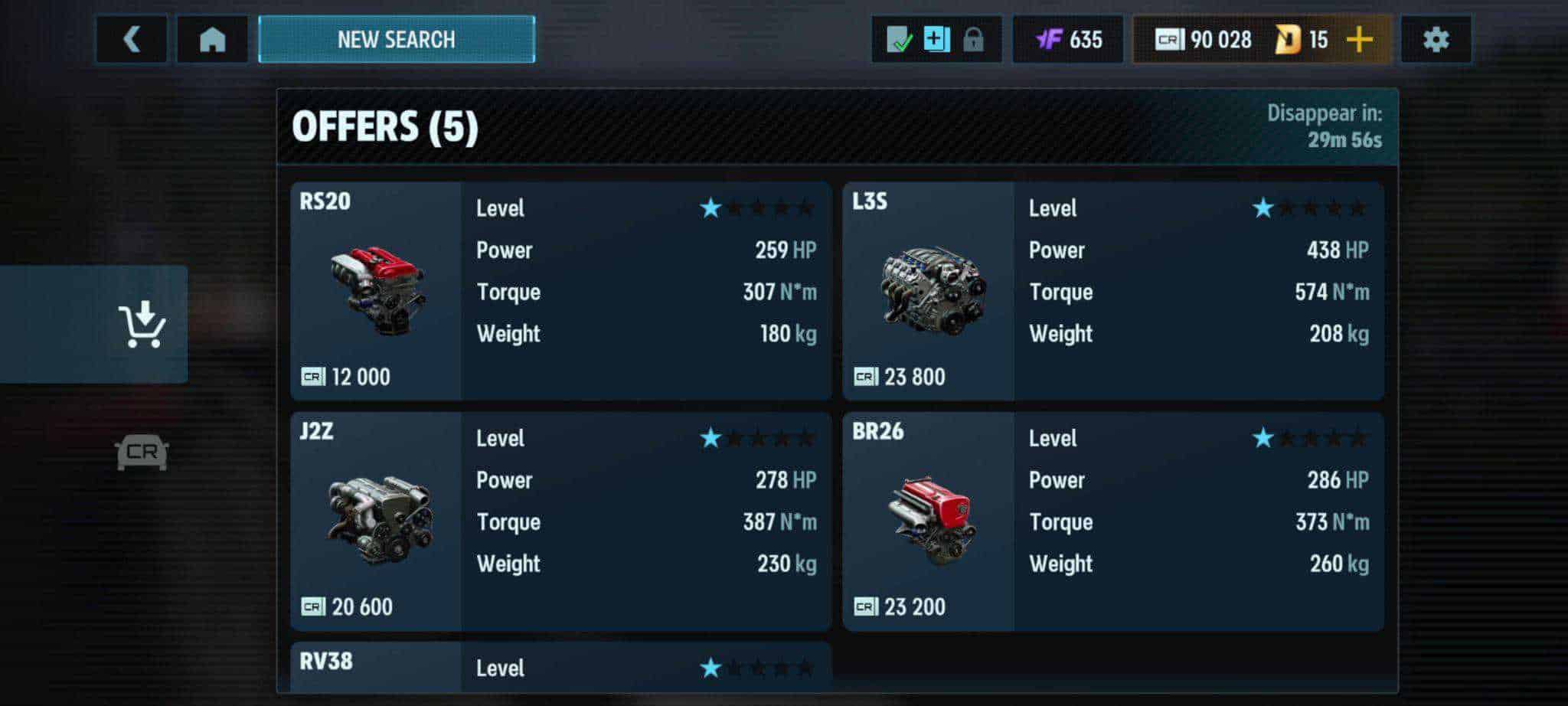
Task: Choose the L3S engine offer
Action: coord(1112,291)
